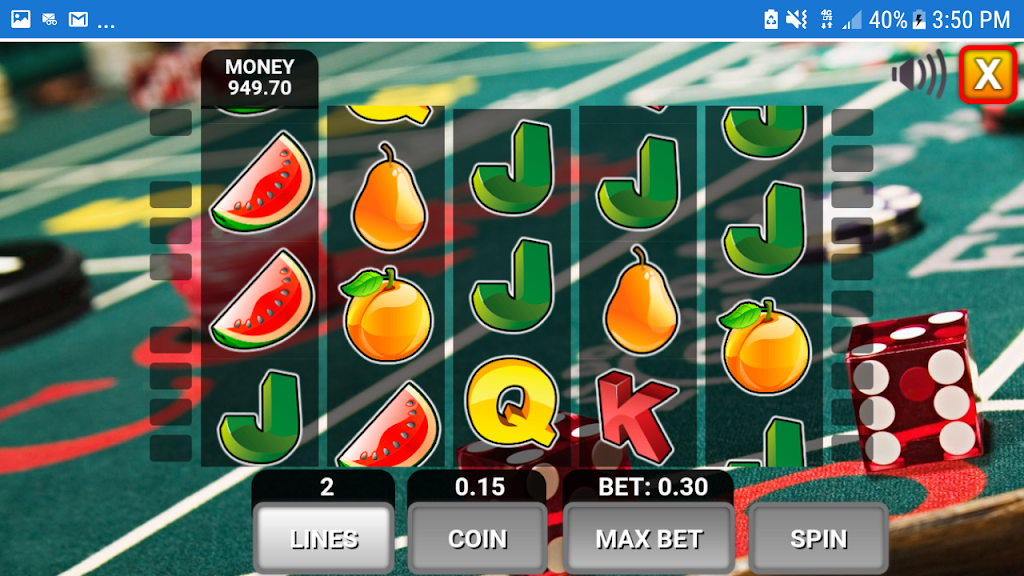The width and height of the screenshot is (1024, 576).
Task: Close the game with the X button
Action: pos(987,74)
